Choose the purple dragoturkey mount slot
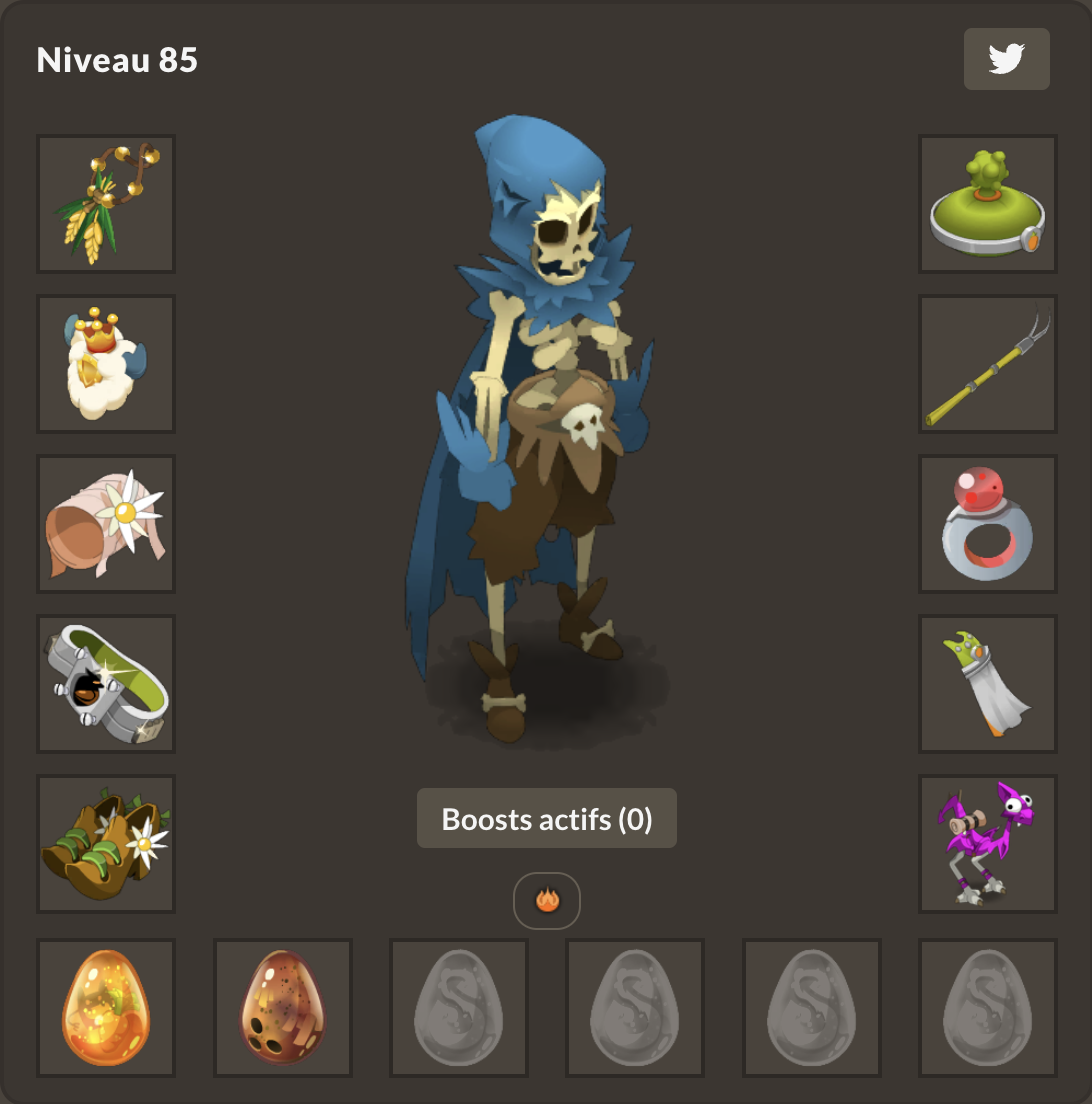The width and height of the screenshot is (1092, 1104). pyautogui.click(x=988, y=844)
